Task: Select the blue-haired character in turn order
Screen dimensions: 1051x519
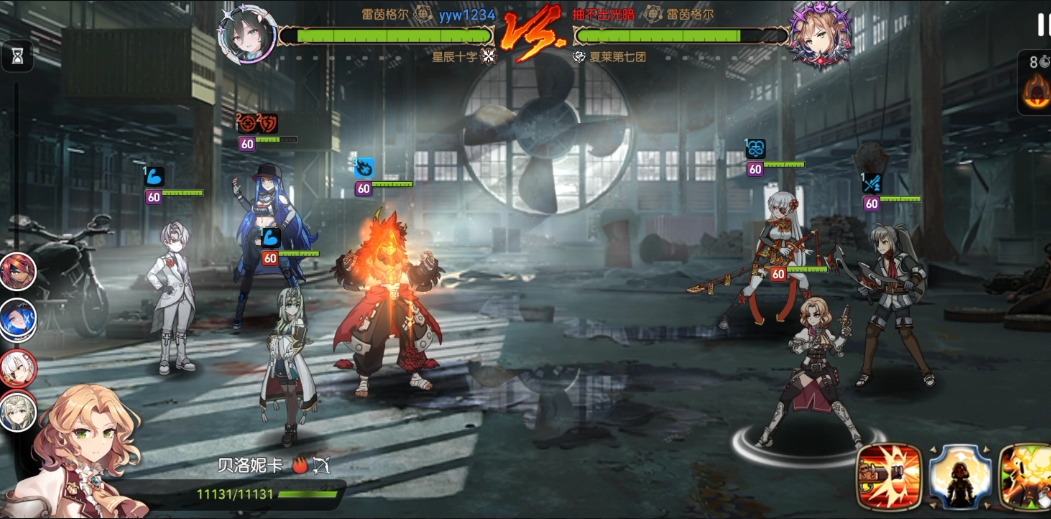Action: click(x=18, y=319)
